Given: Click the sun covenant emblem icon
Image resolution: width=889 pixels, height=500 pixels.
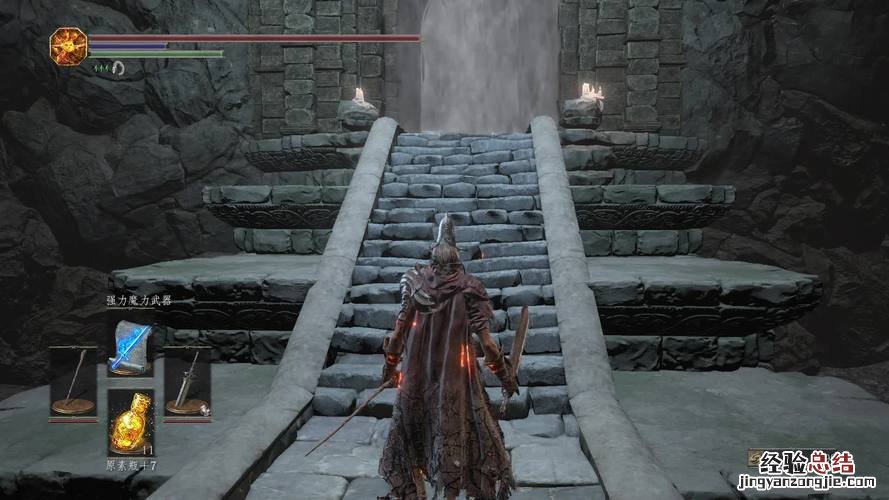Looking at the screenshot, I should [x=68, y=44].
